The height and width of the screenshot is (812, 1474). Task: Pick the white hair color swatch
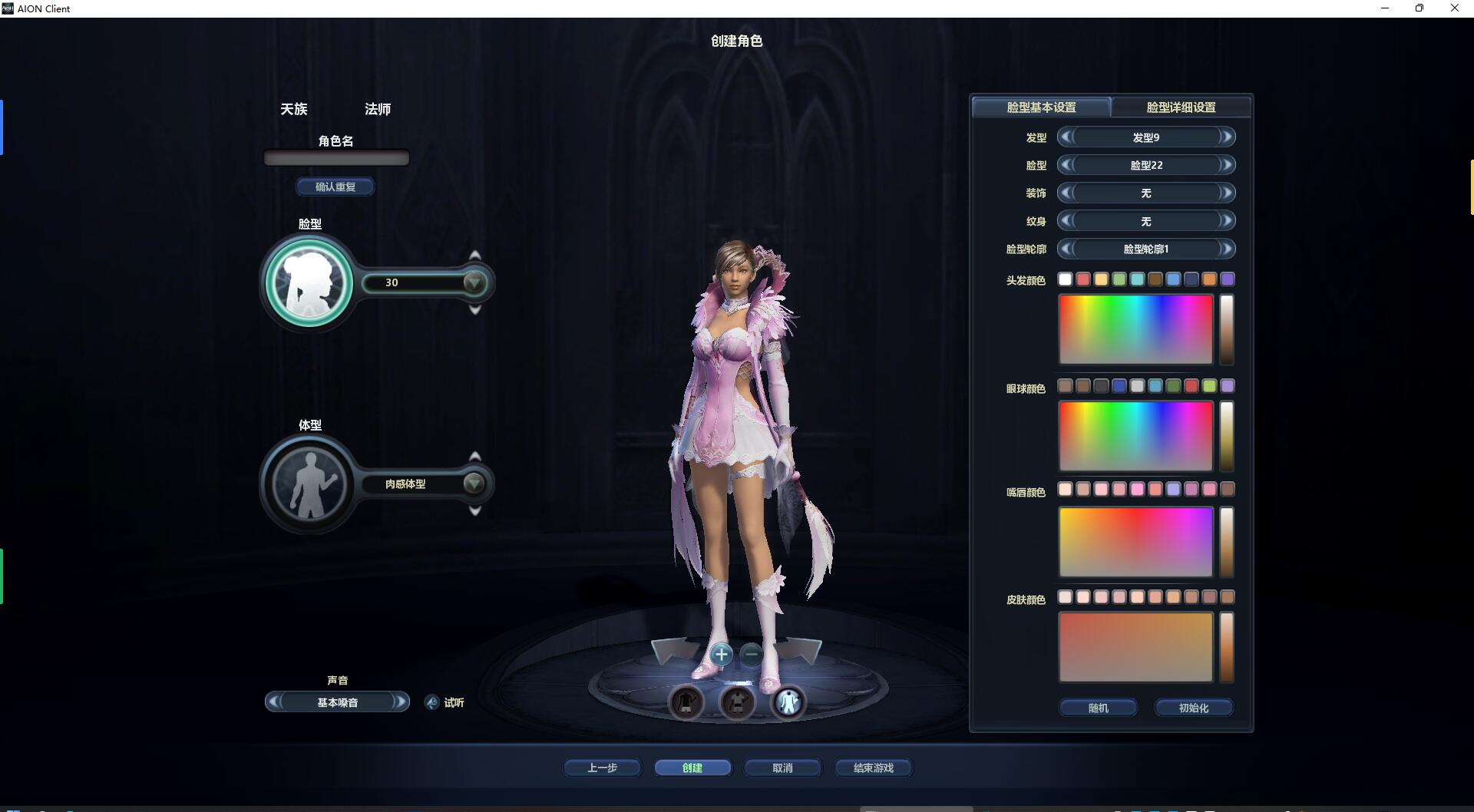coord(1065,279)
